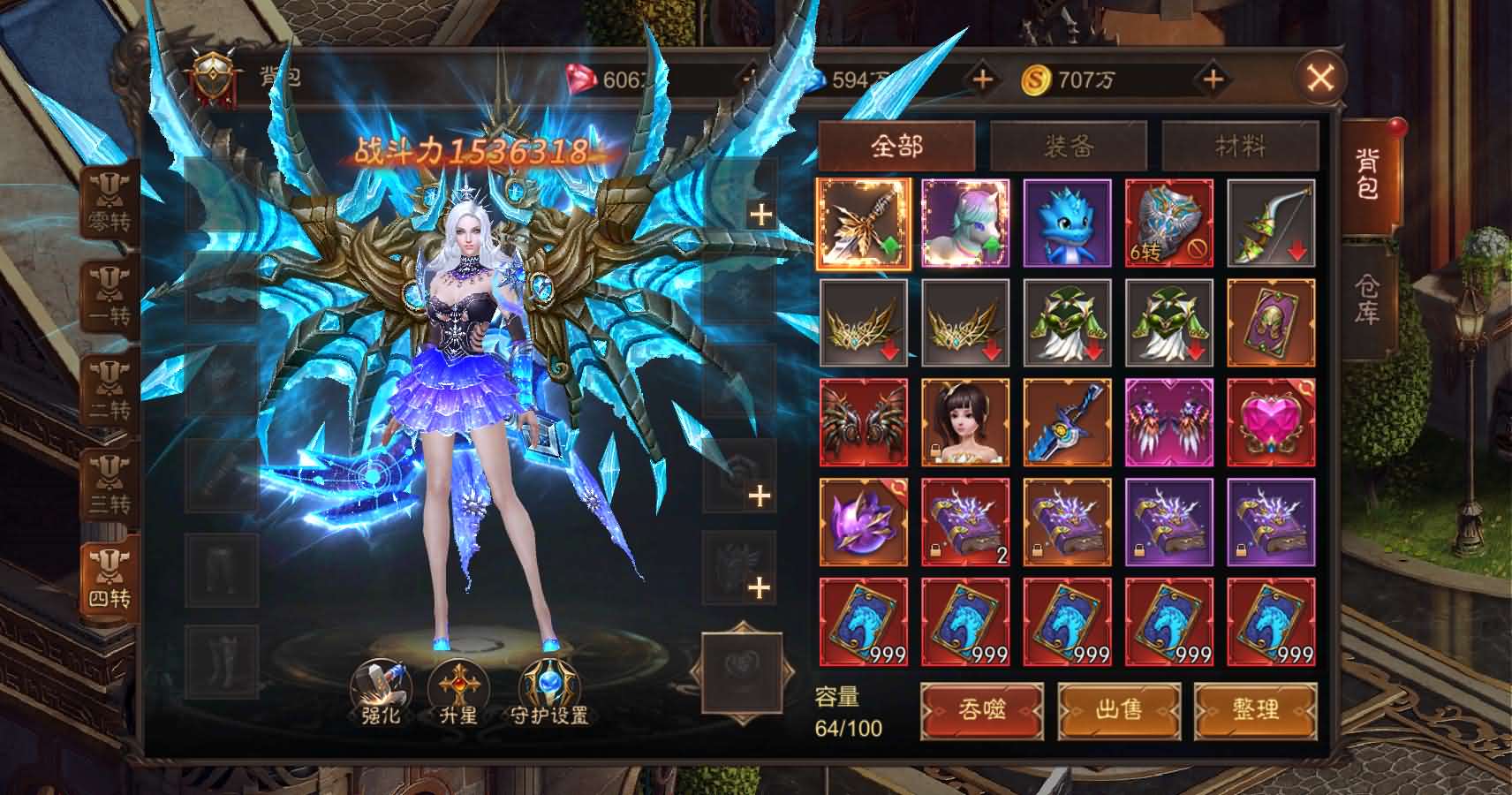The image size is (1512, 795).
Task: Click the 6转 shield item in the bag
Action: pyautogui.click(x=1170, y=220)
